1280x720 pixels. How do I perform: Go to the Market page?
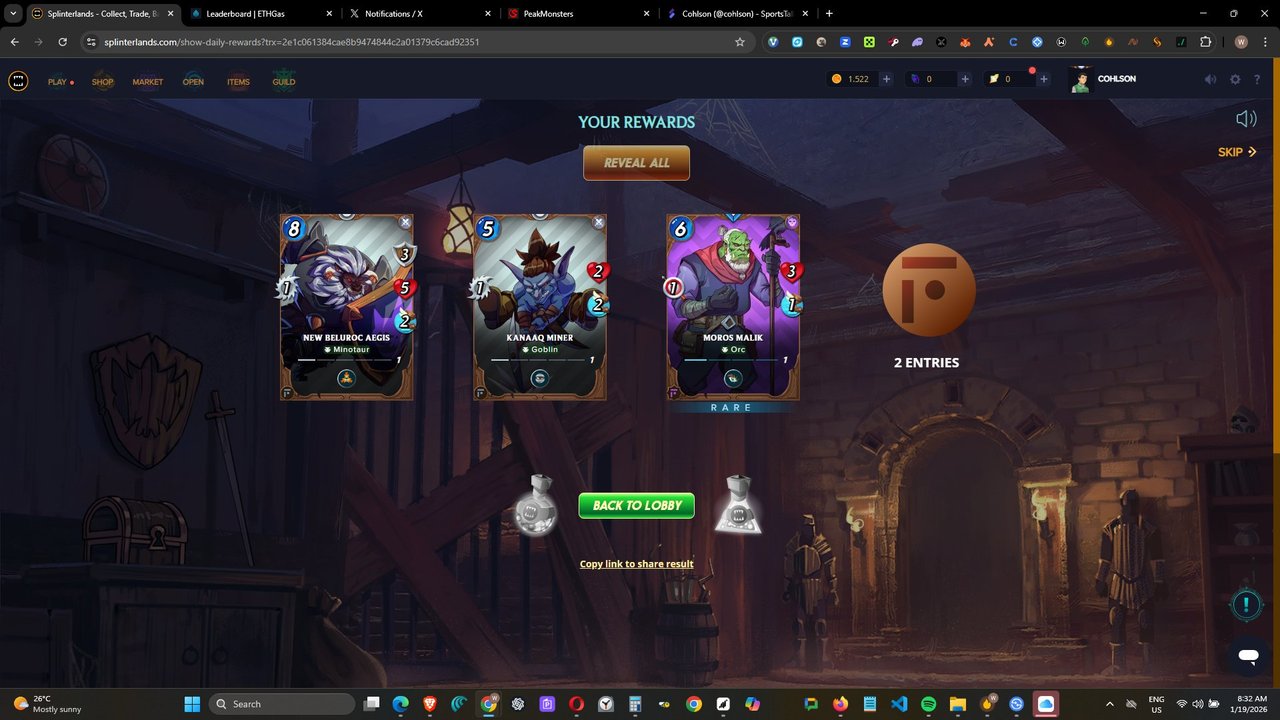tap(148, 82)
